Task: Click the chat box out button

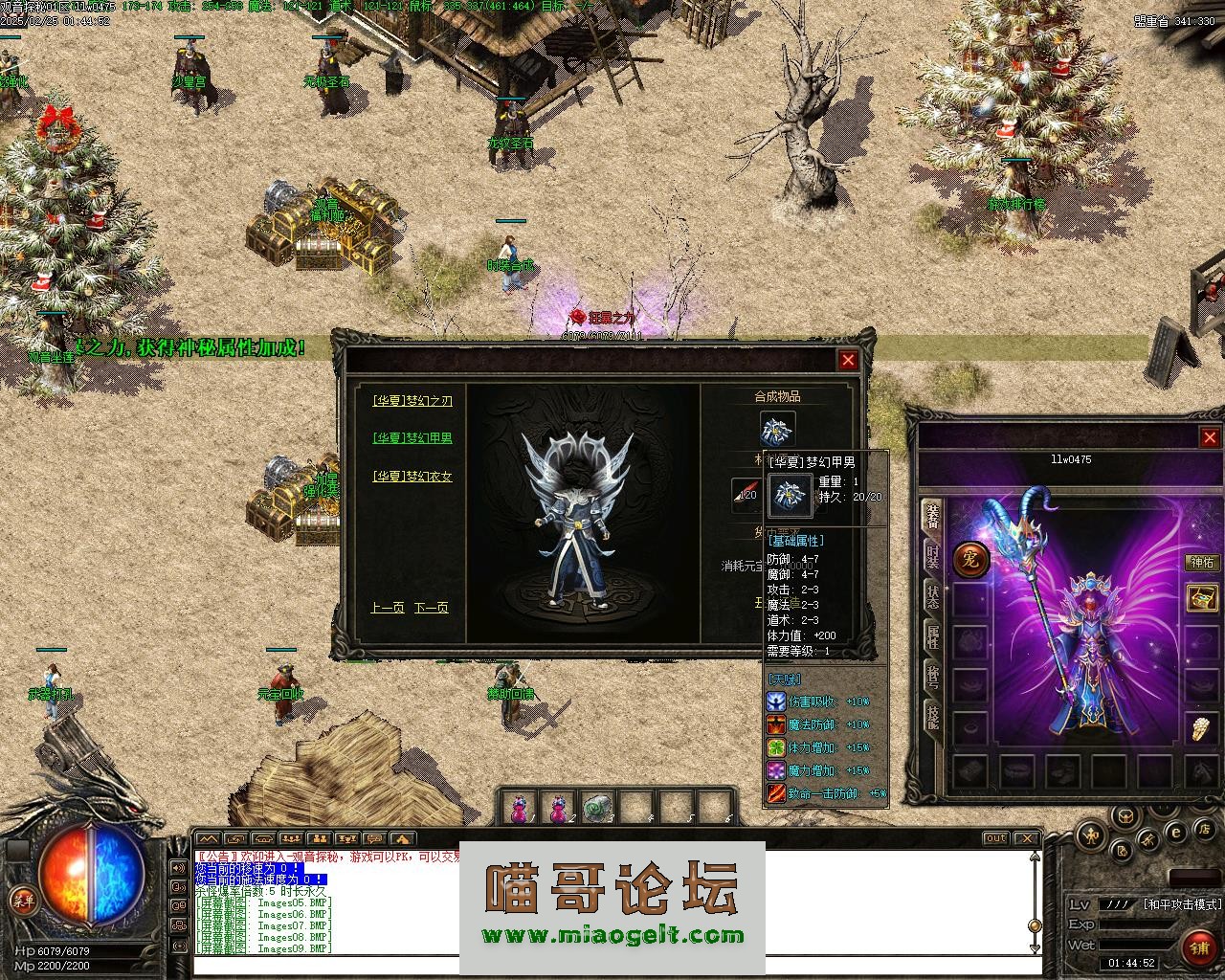Action: [996, 838]
